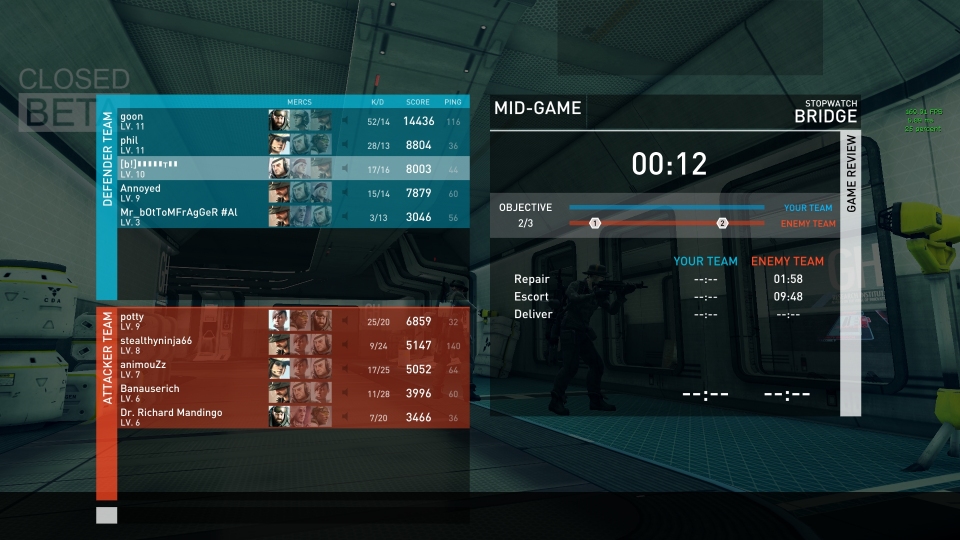Mute goon with the speaker icon

(346, 121)
